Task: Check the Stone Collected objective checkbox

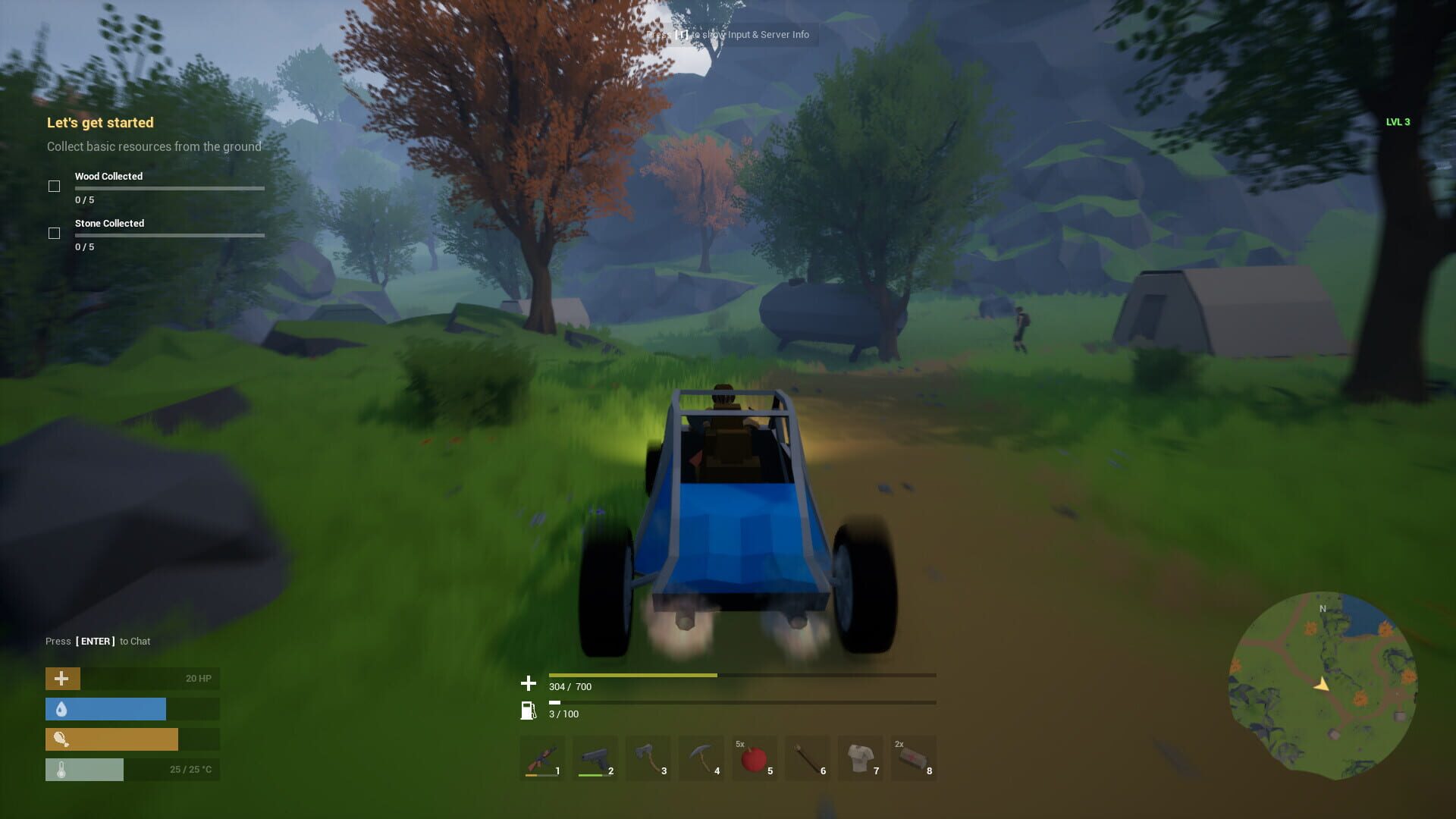Action: 54,233
